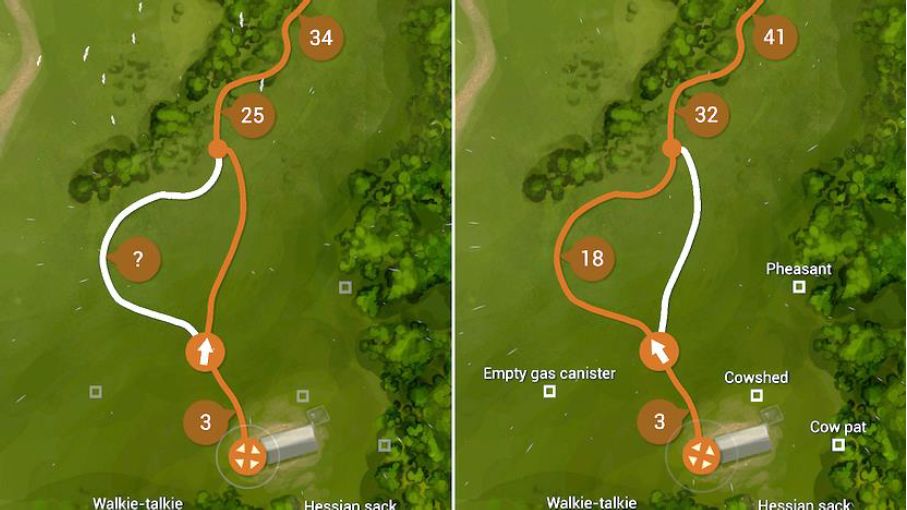Click the straight-up arrow path node

205,352
